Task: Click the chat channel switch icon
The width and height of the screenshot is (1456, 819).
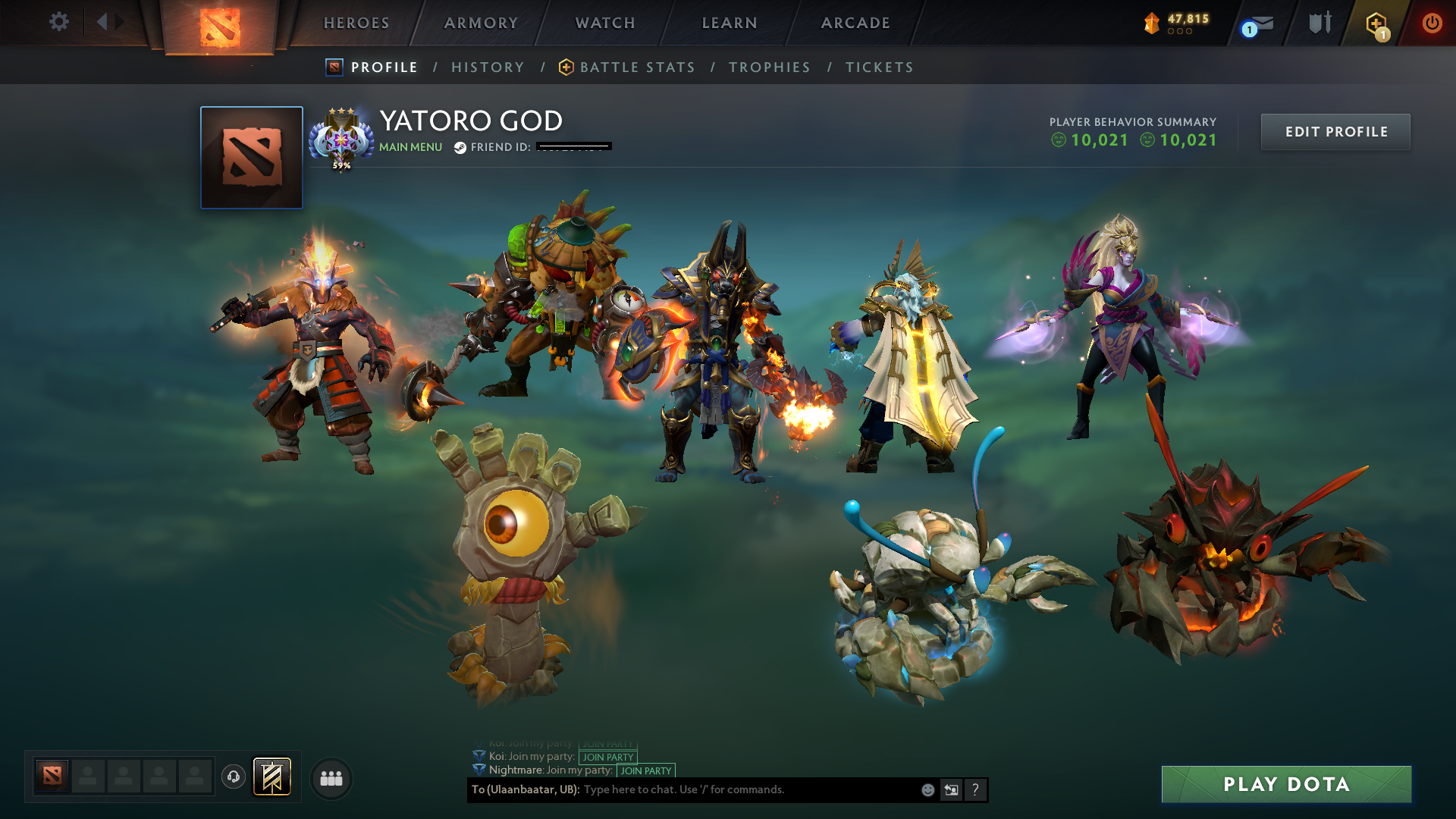Action: [951, 789]
